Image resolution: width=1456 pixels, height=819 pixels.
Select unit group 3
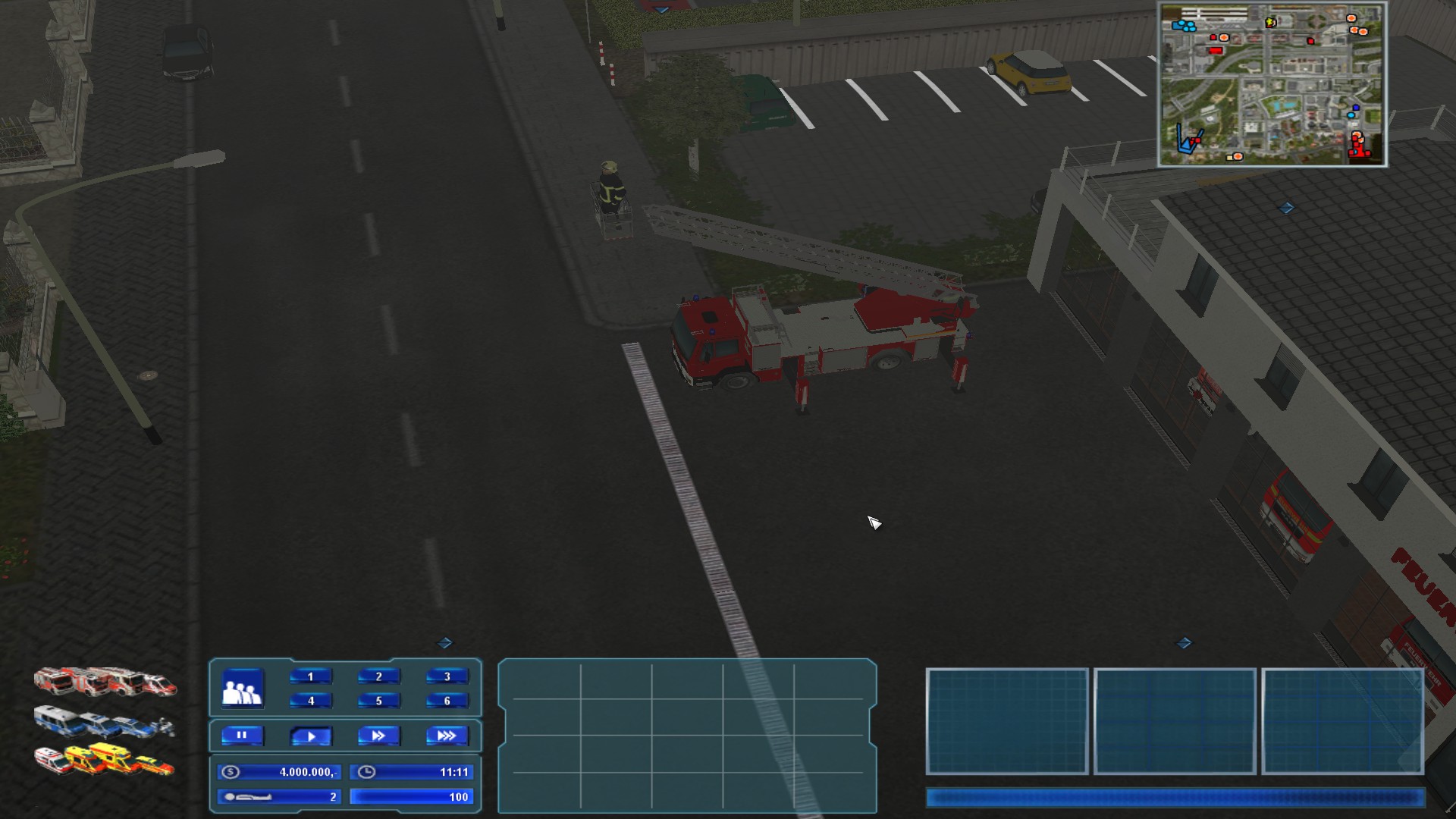pyautogui.click(x=447, y=676)
